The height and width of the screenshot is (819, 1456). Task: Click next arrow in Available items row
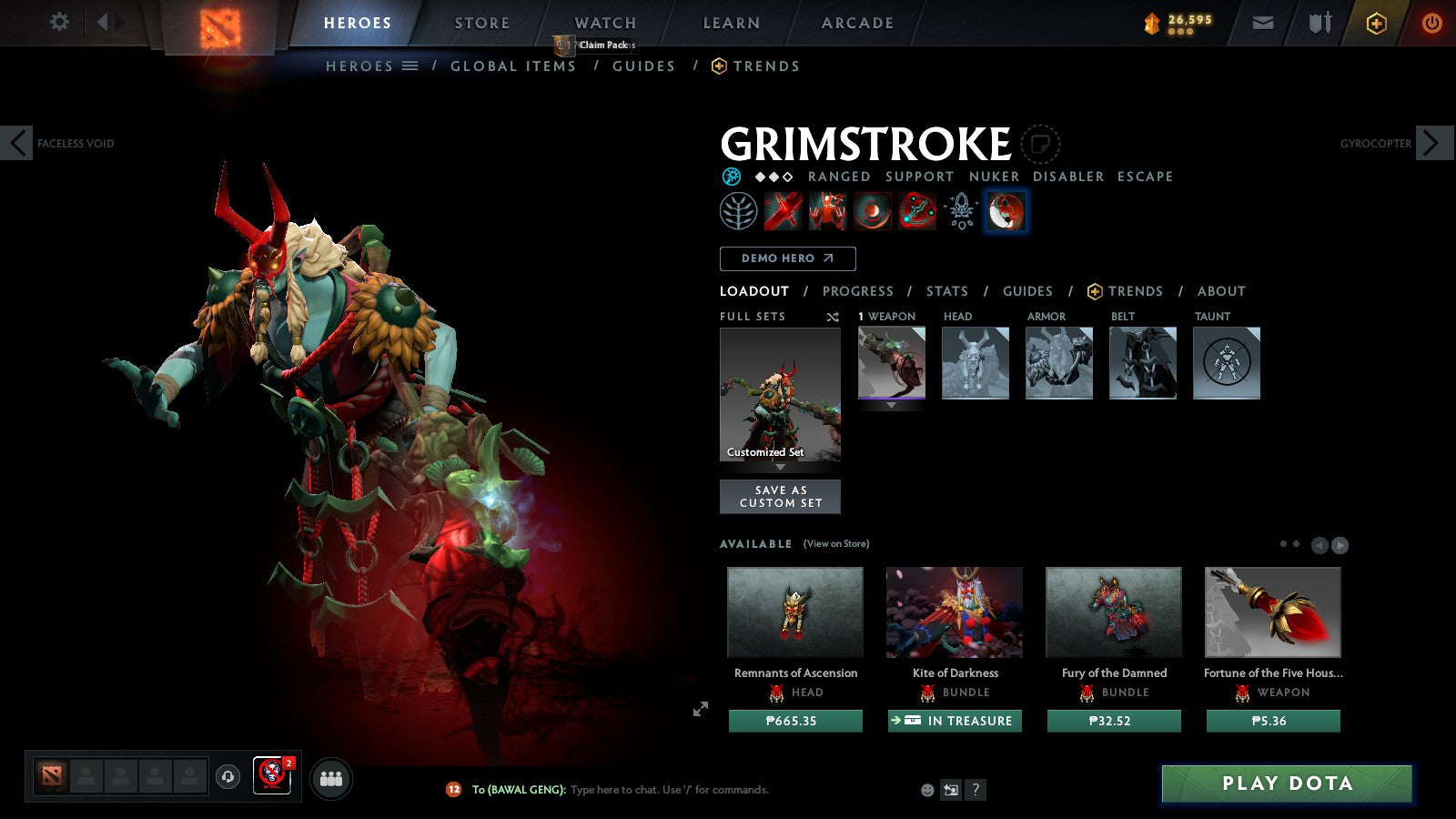click(1340, 545)
